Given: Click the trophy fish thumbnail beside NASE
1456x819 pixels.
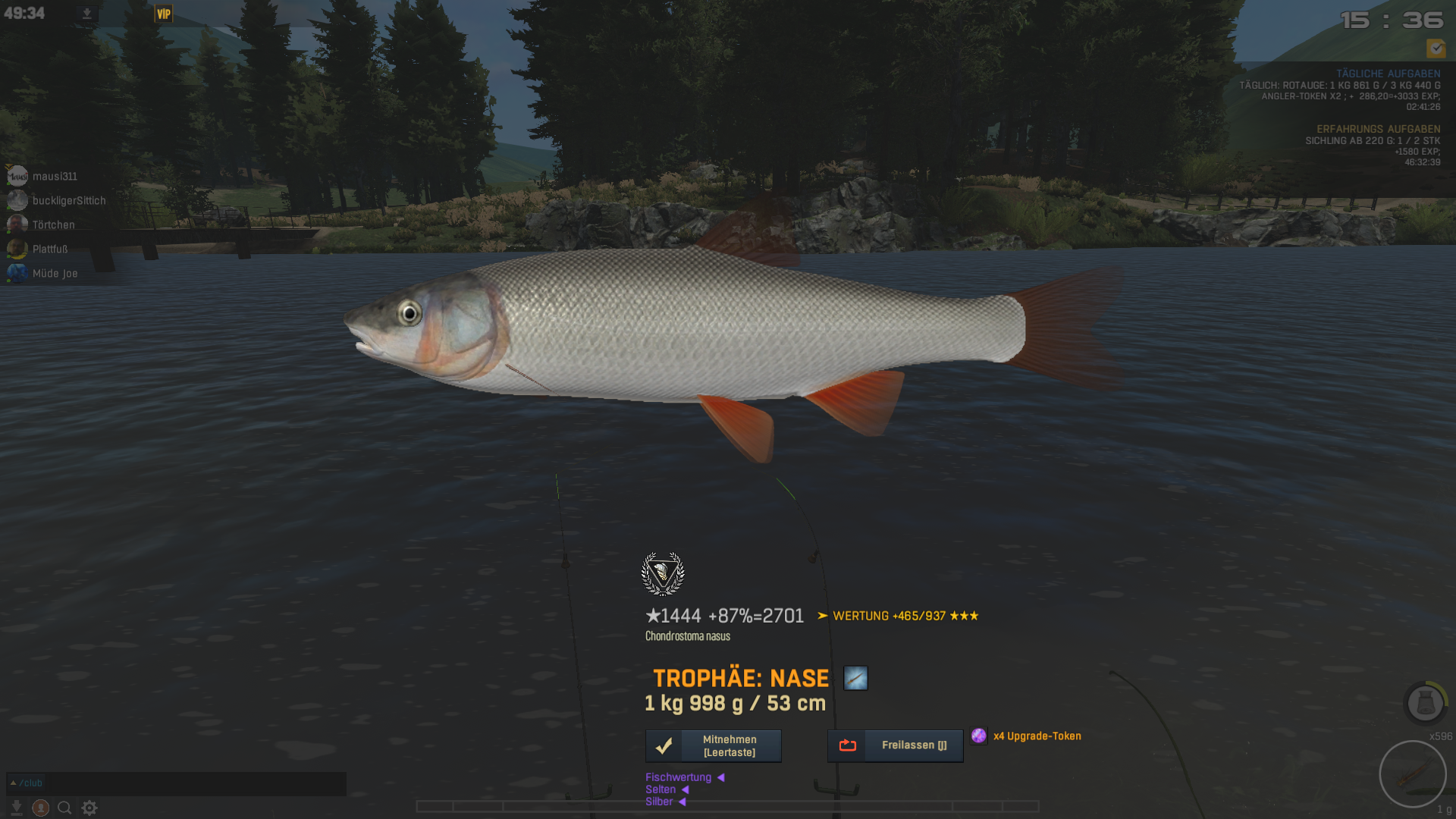Looking at the screenshot, I should (x=855, y=678).
